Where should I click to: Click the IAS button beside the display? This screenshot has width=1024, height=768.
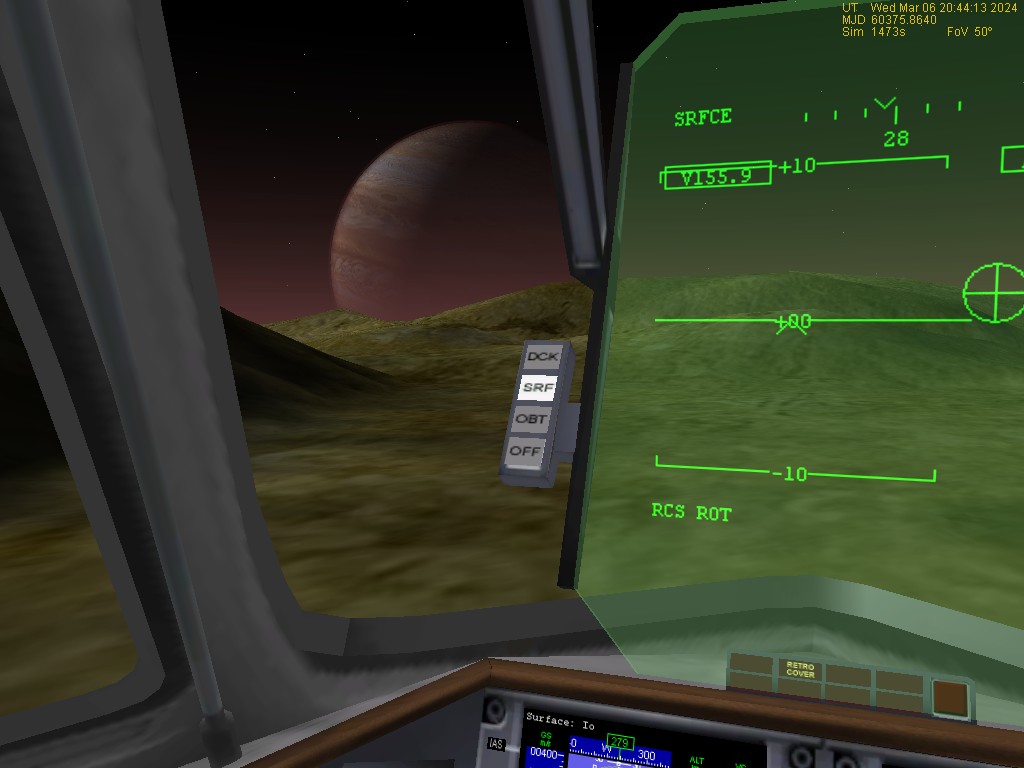click(x=496, y=743)
